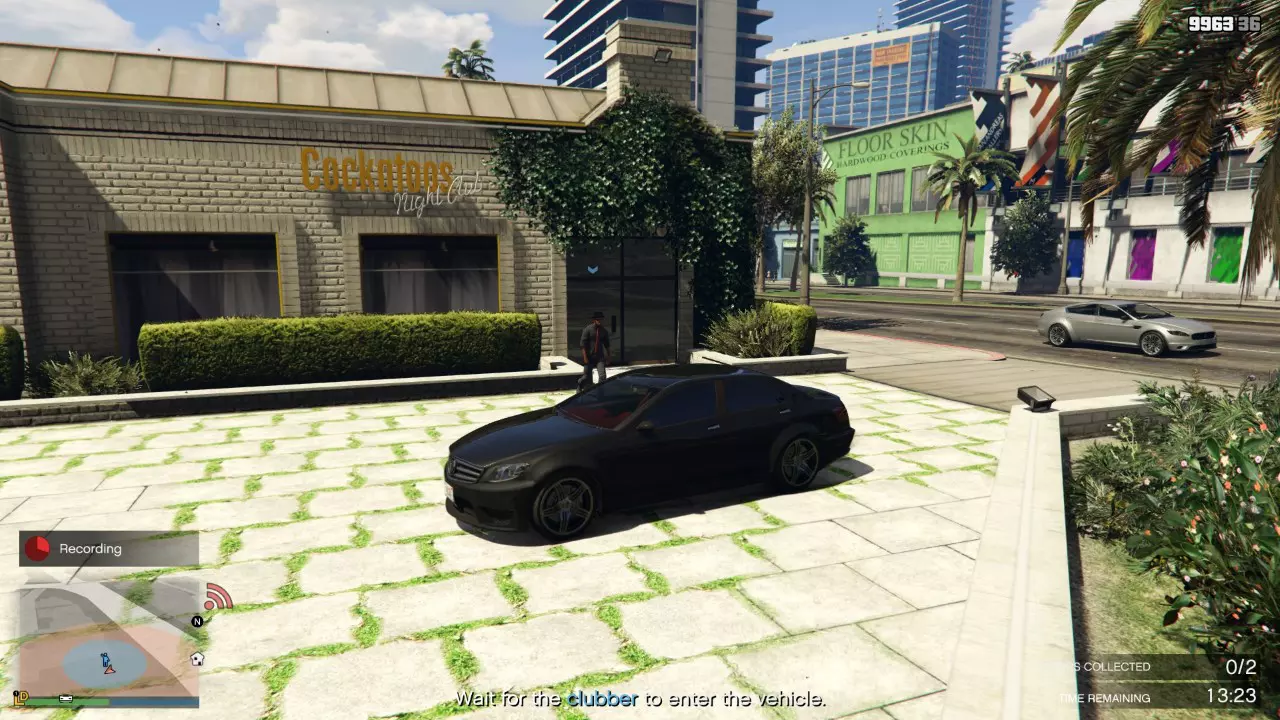
Task: Click the radio signal strength icon
Action: [x=218, y=597]
